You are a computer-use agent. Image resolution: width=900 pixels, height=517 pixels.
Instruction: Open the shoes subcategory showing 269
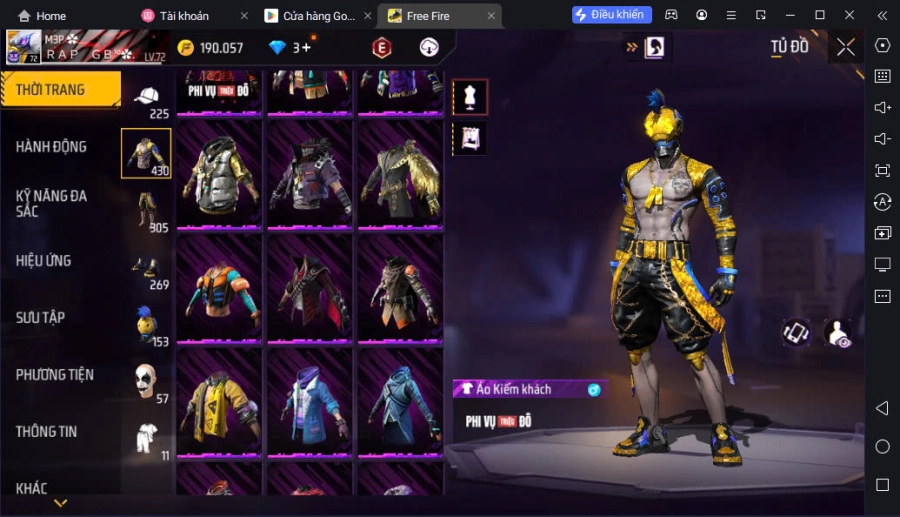tap(147, 269)
